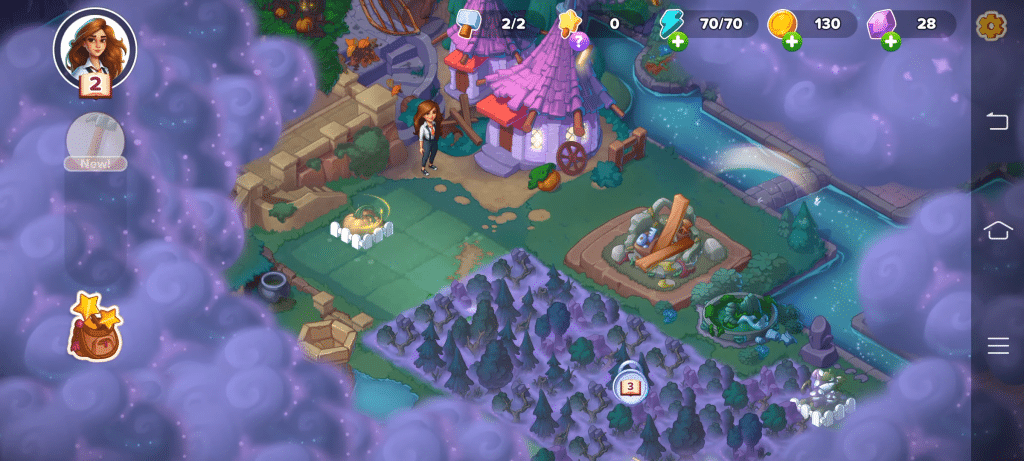This screenshot has width=1024, height=461.
Task: Tap the Android back navigation button
Action: [x=997, y=122]
